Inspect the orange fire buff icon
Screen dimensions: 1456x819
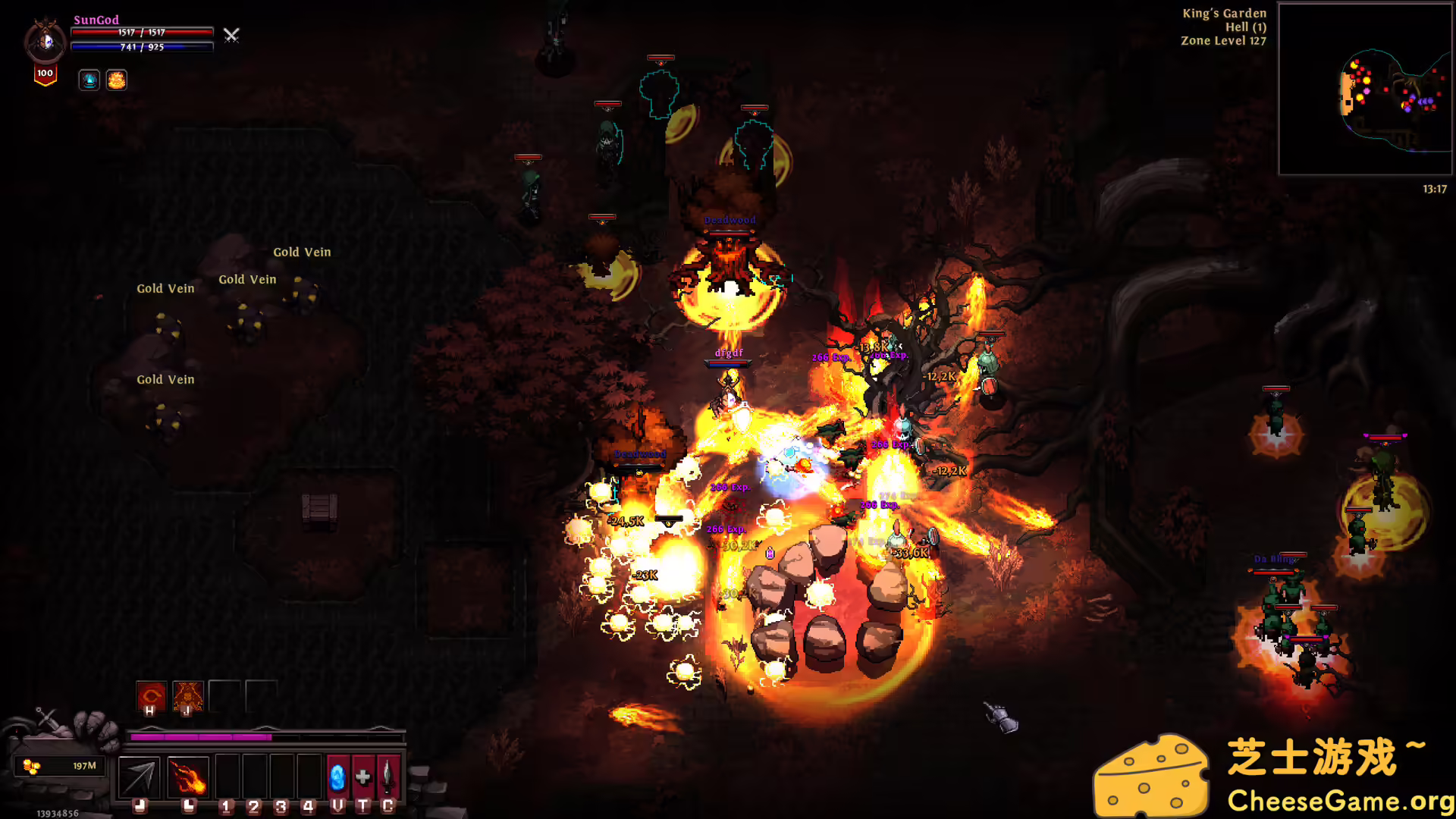pos(117,80)
